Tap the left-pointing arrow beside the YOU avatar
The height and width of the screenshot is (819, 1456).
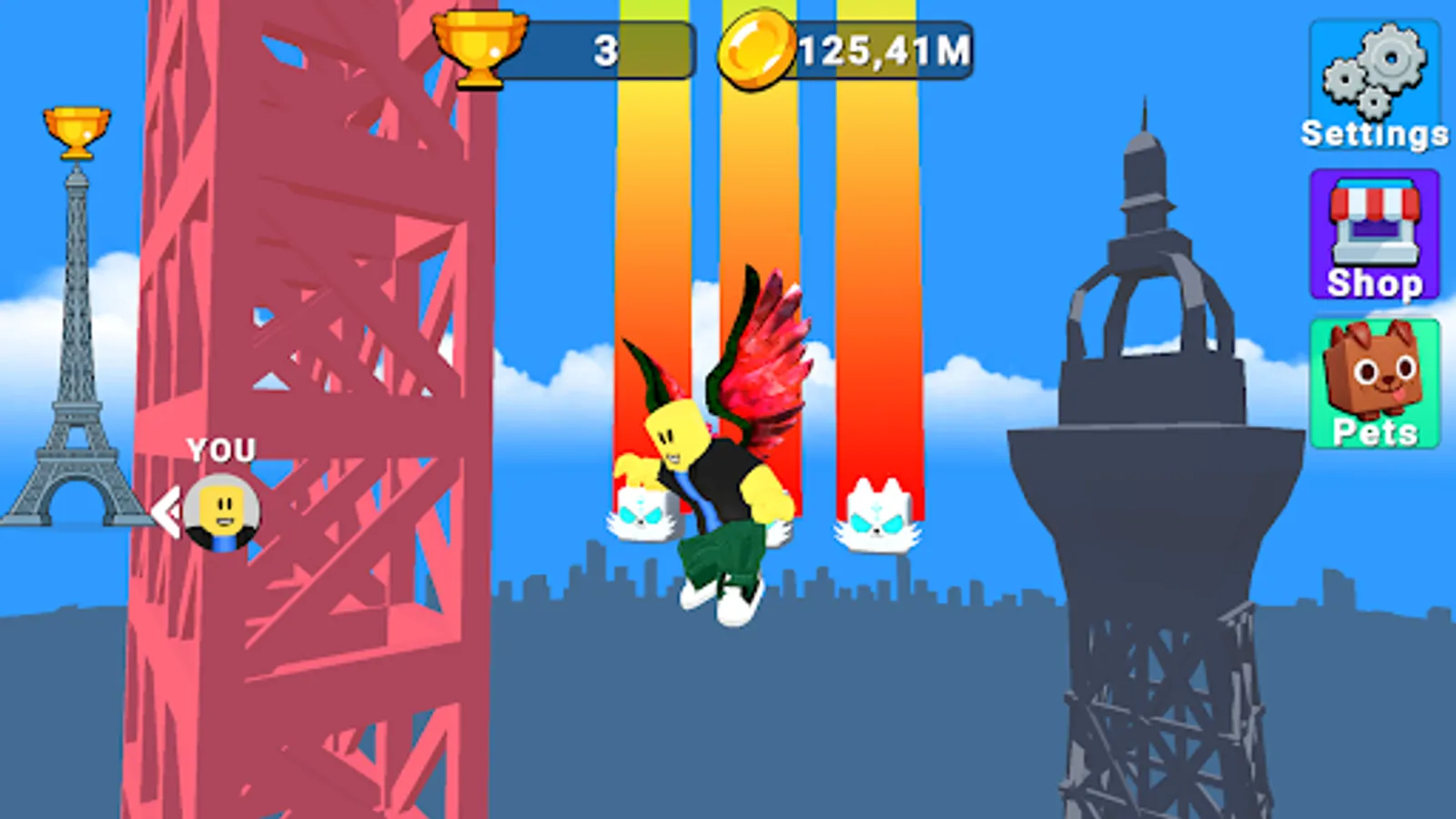[167, 510]
